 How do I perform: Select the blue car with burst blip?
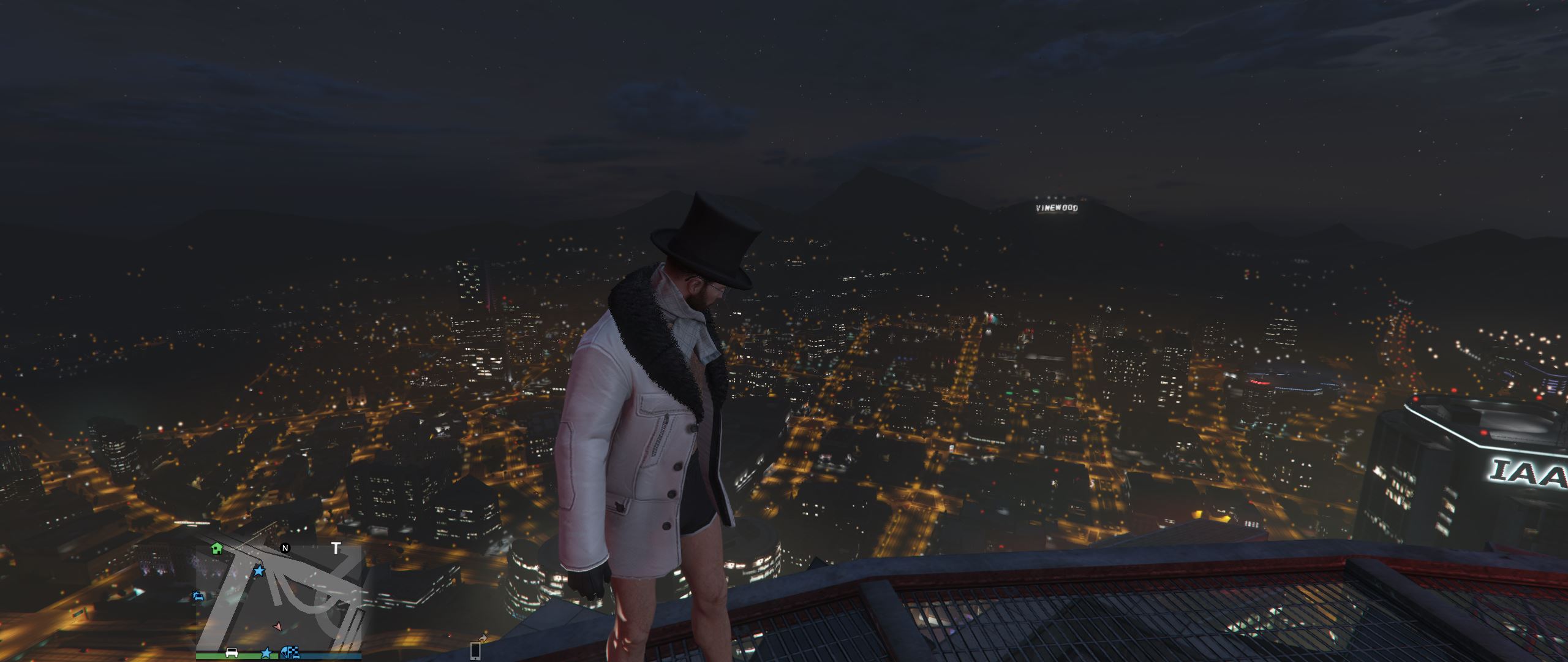point(198,596)
